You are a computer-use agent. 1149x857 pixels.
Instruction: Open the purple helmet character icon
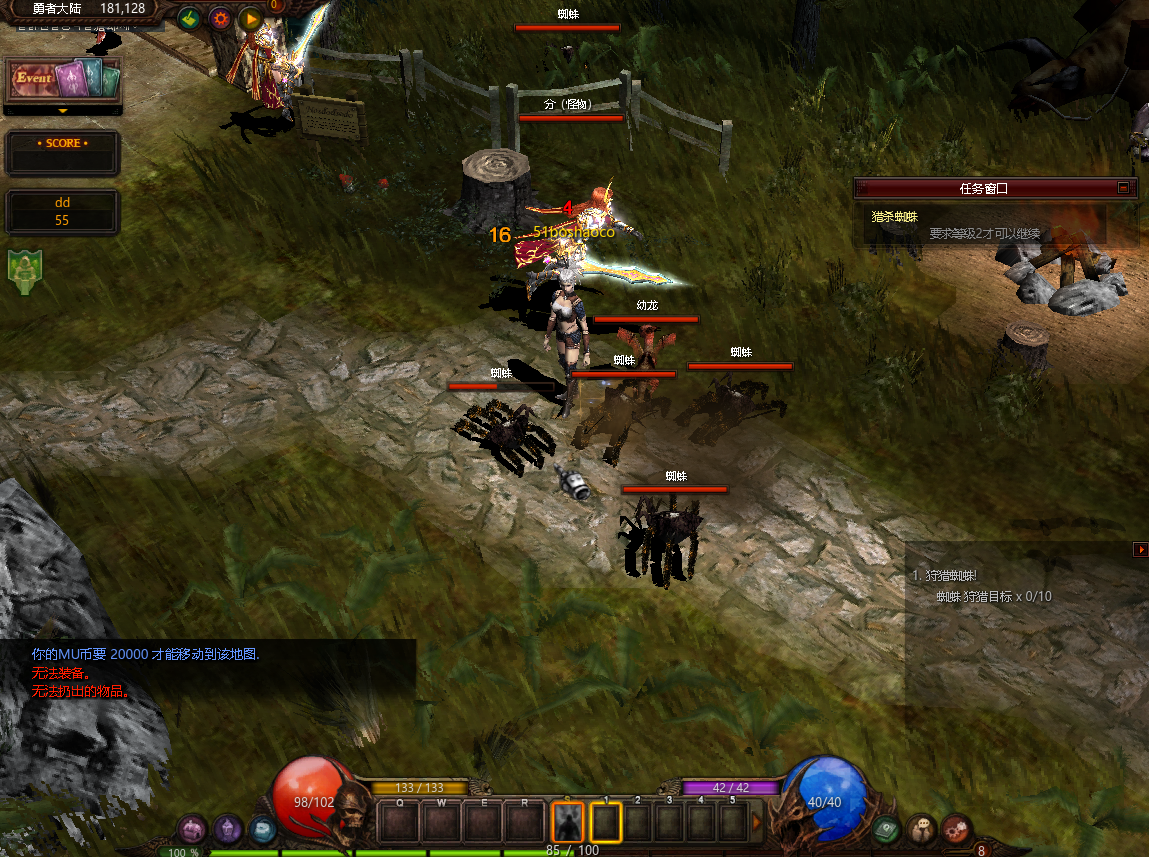click(x=228, y=829)
